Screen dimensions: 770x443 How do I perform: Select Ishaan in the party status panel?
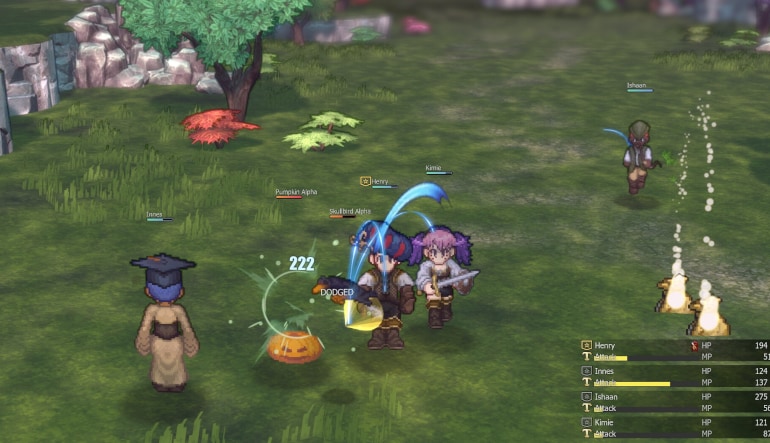pos(607,396)
